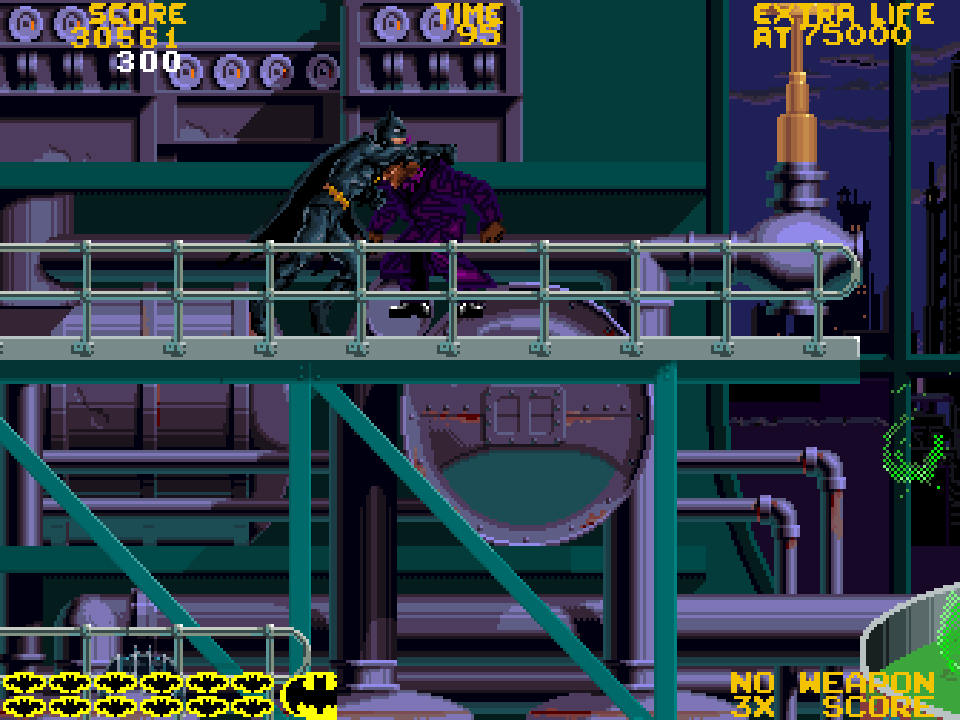Screen dimensions: 960x720
Task: Select the NO WEAPON indicator
Action: (832, 684)
